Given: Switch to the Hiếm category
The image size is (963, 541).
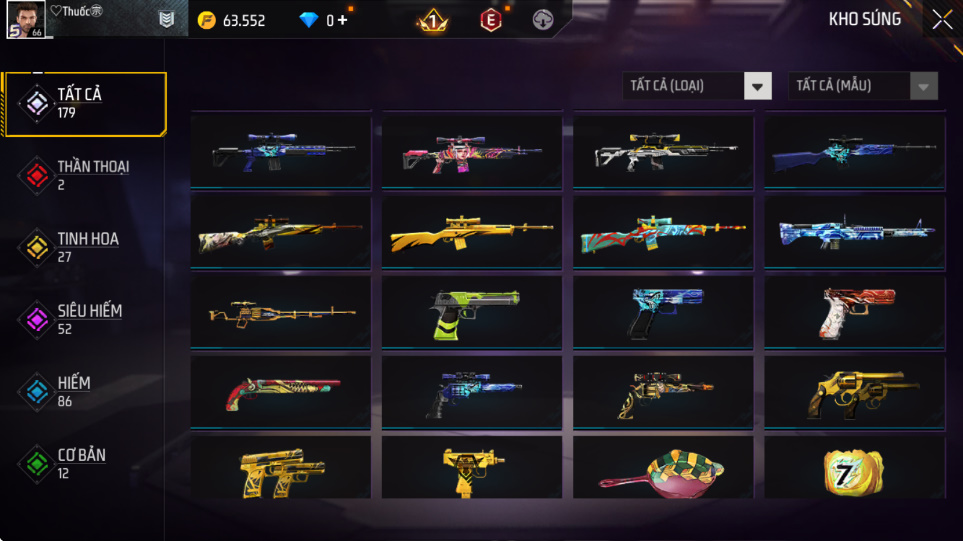Looking at the screenshot, I should point(84,391).
